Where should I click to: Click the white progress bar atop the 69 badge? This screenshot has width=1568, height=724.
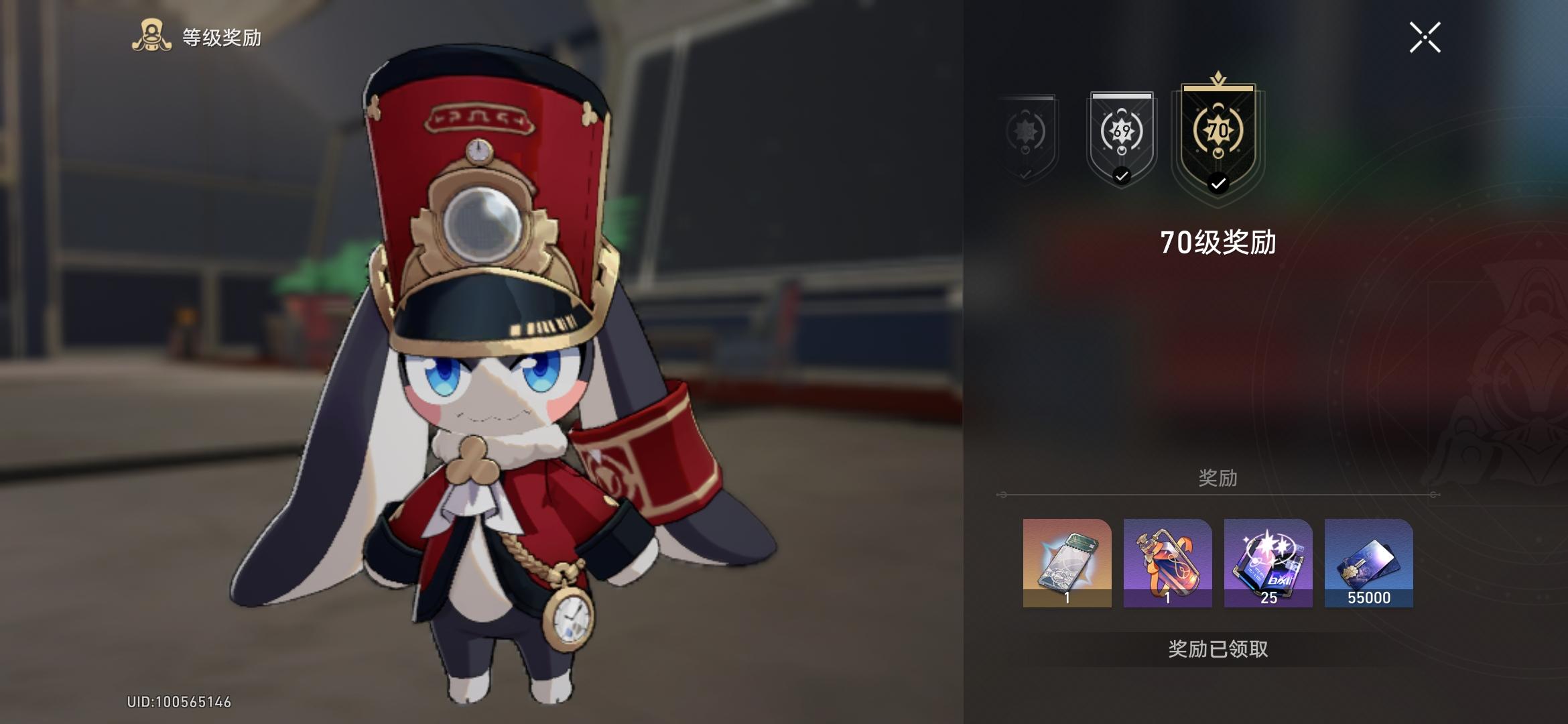click(x=1120, y=97)
